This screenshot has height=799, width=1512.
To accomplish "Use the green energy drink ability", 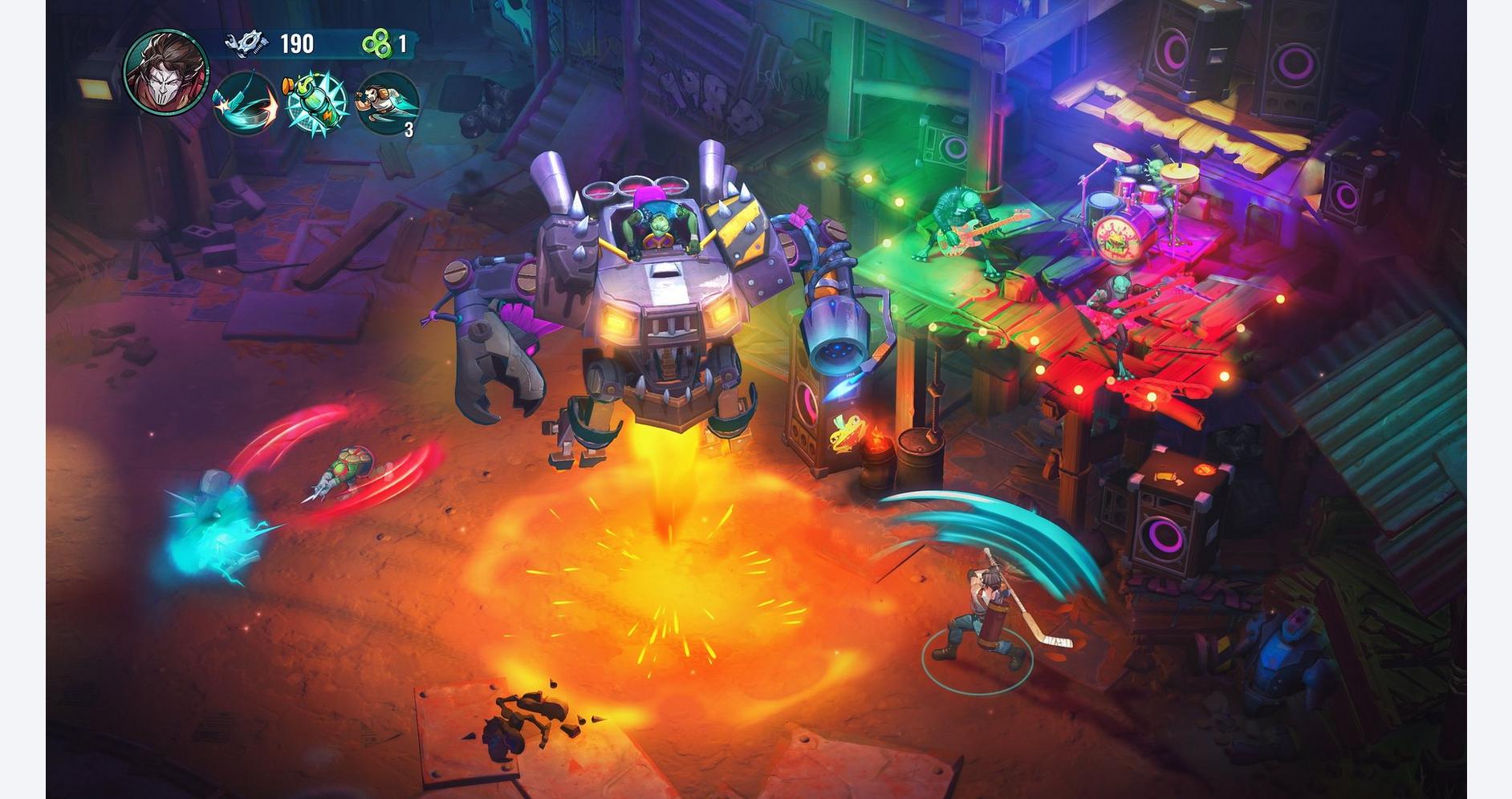I will click(x=315, y=104).
